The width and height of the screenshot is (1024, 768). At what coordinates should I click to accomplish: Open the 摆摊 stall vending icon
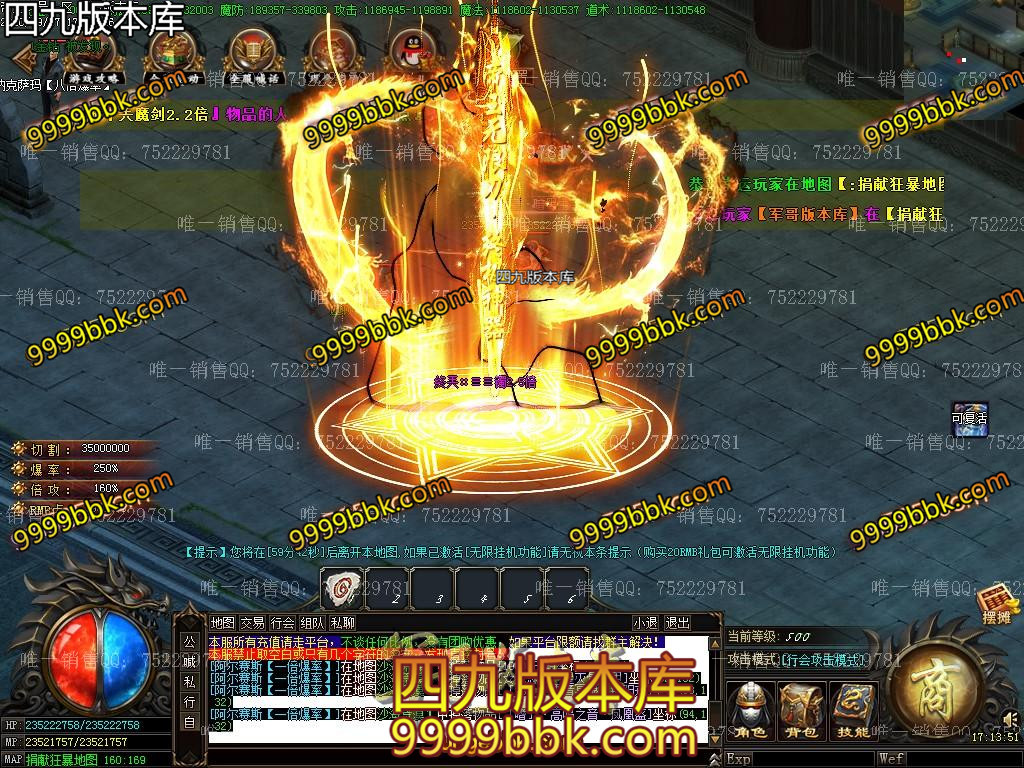tap(998, 604)
